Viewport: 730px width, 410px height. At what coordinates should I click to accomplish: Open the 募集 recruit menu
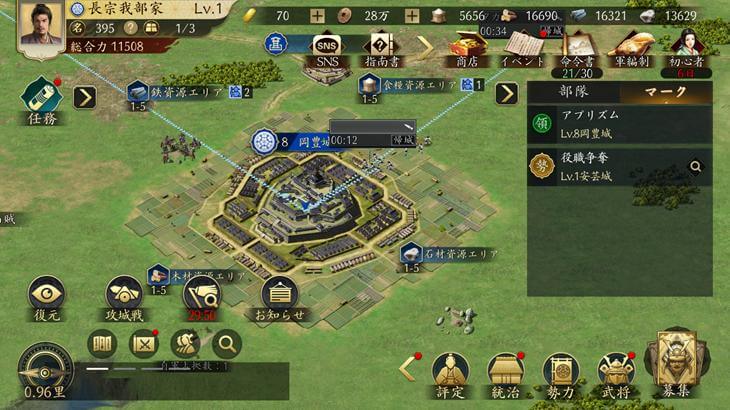[675, 365]
